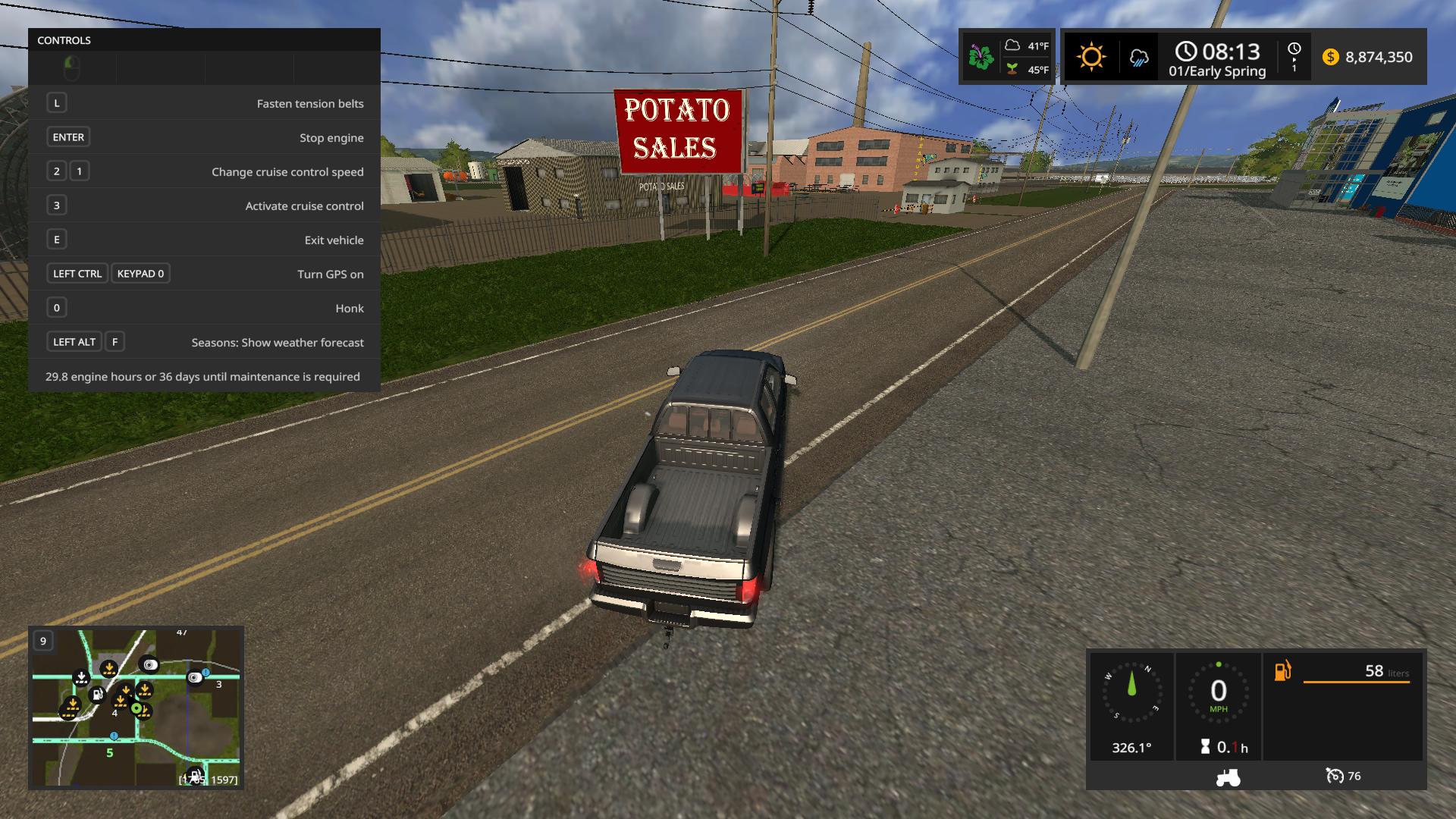Select the white unloading marker on minimap
This screenshot has width=1456, height=819.
point(81,677)
